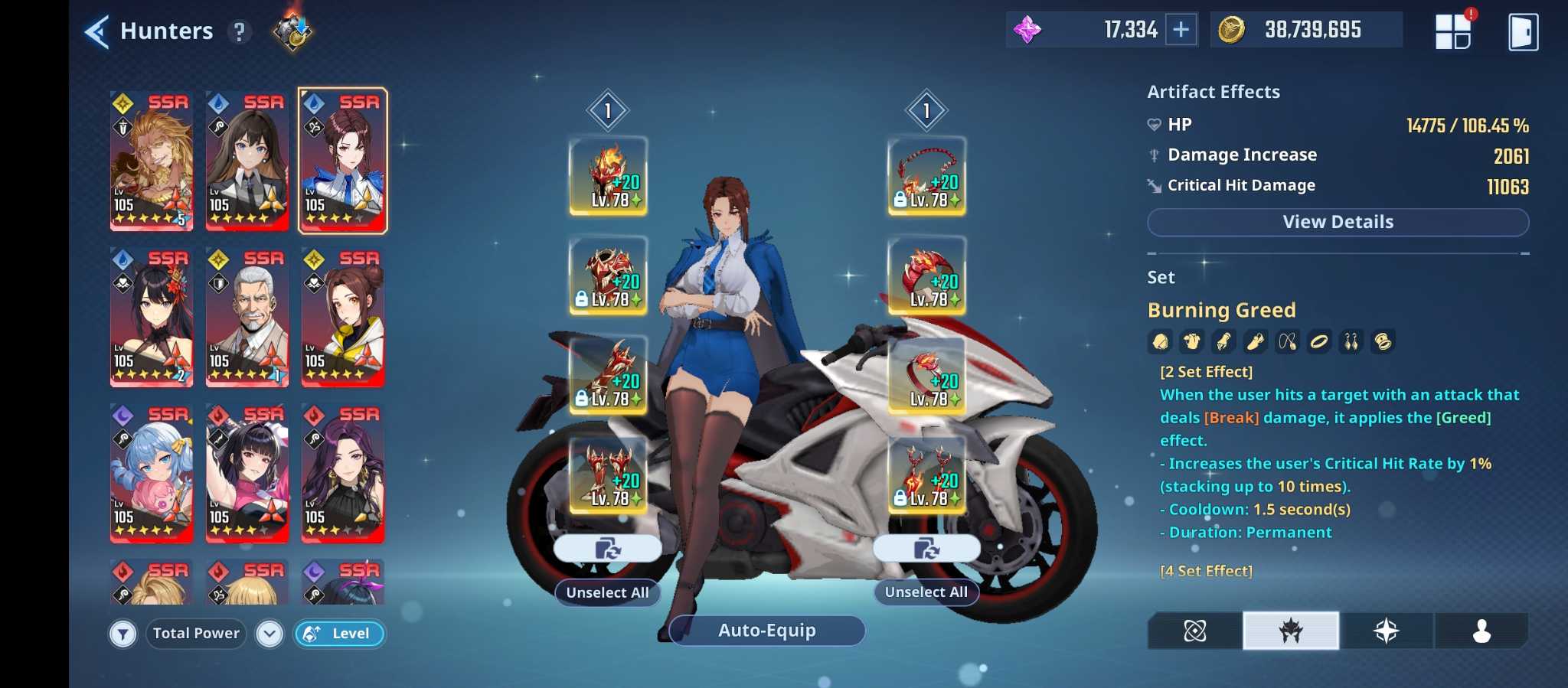Select the red necklace artifact slot

point(926,176)
